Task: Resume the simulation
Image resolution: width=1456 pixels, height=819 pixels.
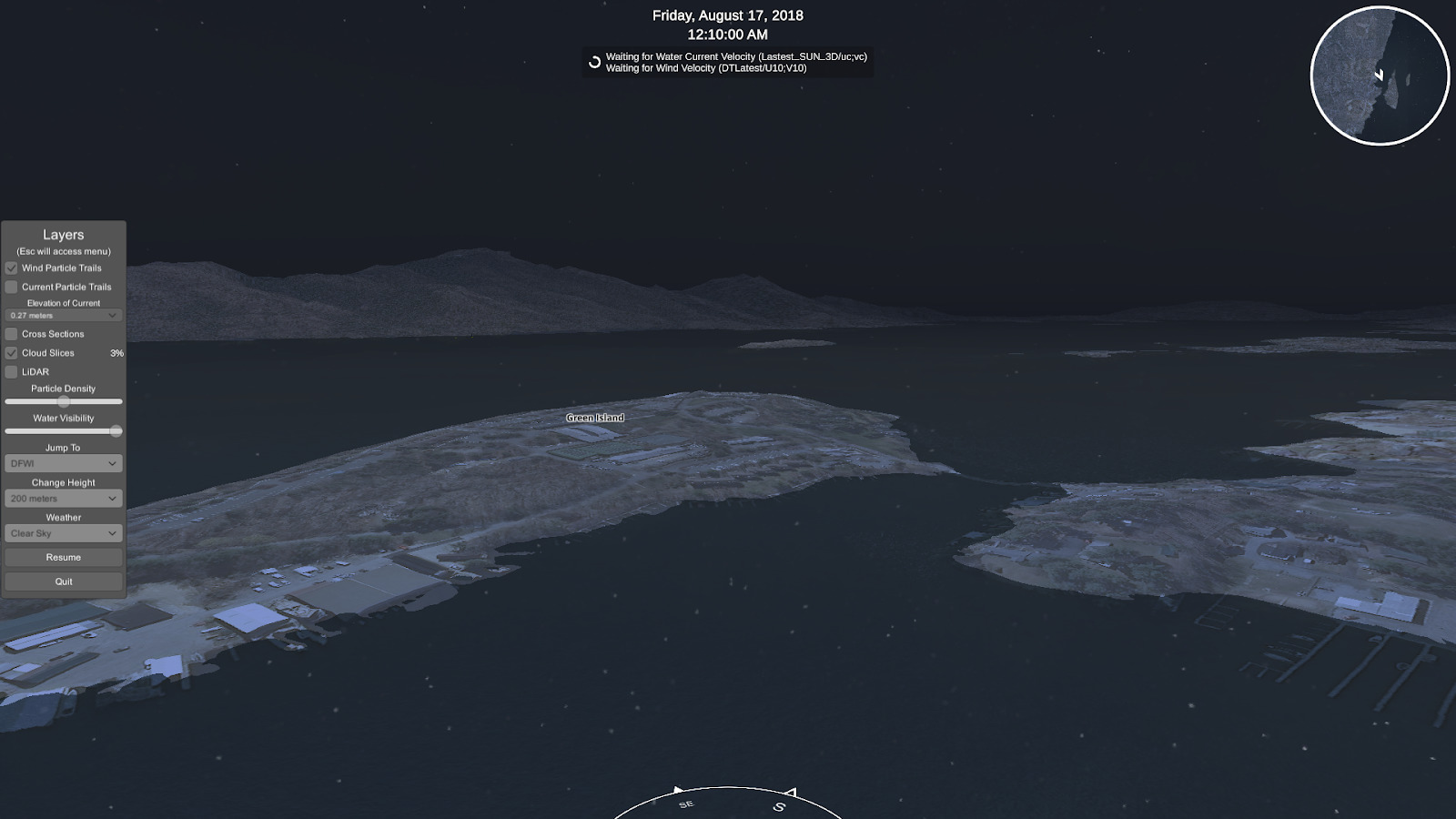Action: click(x=64, y=557)
